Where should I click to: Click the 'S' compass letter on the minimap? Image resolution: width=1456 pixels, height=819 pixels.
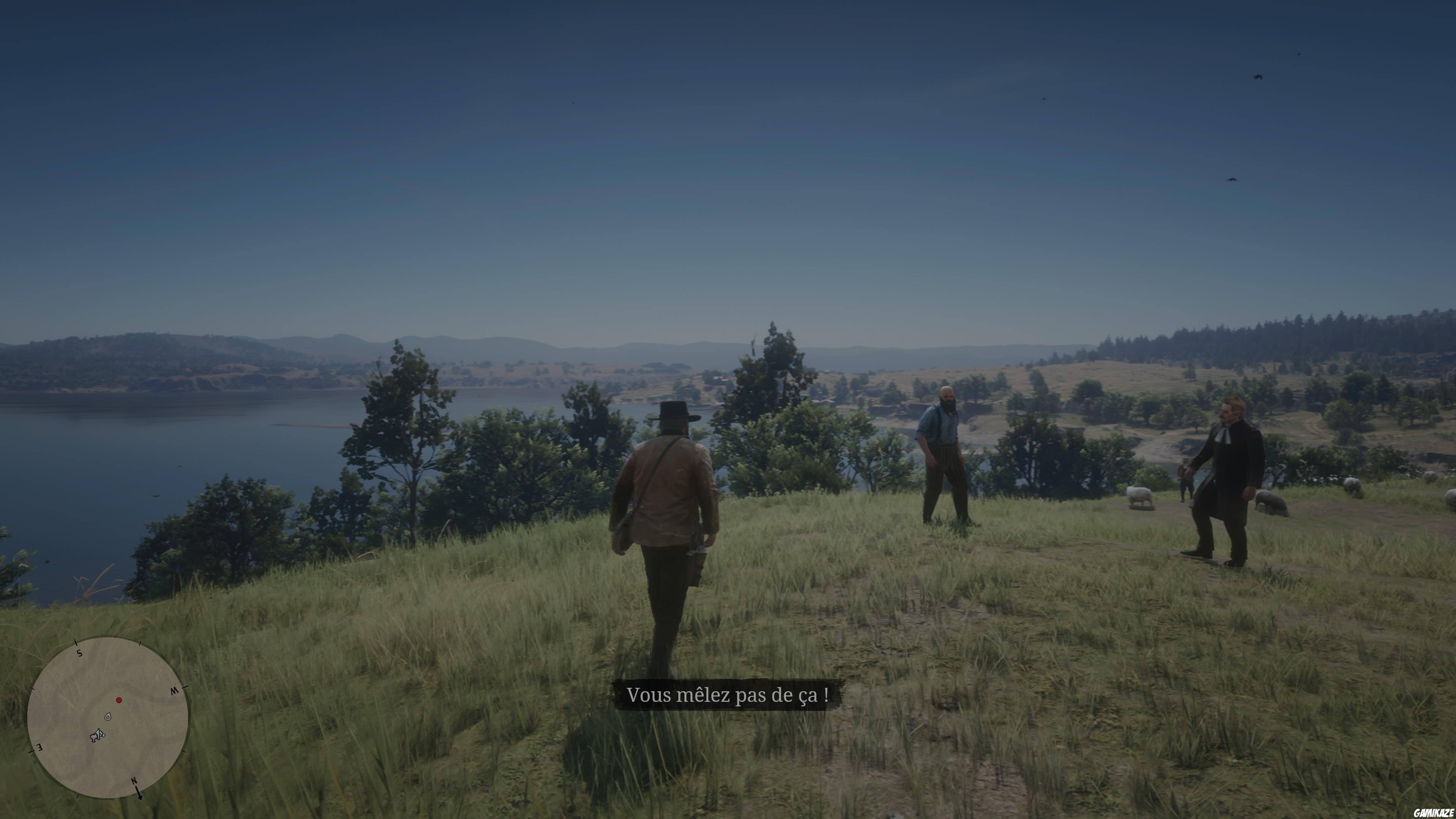[x=79, y=653]
